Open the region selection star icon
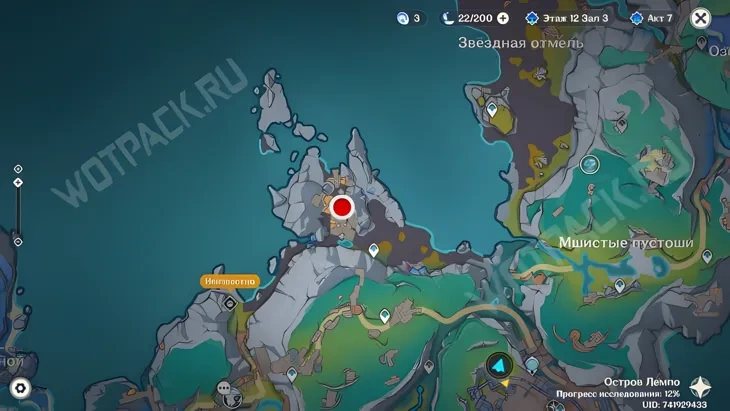Screen dimensions: 730x411 [706, 389]
